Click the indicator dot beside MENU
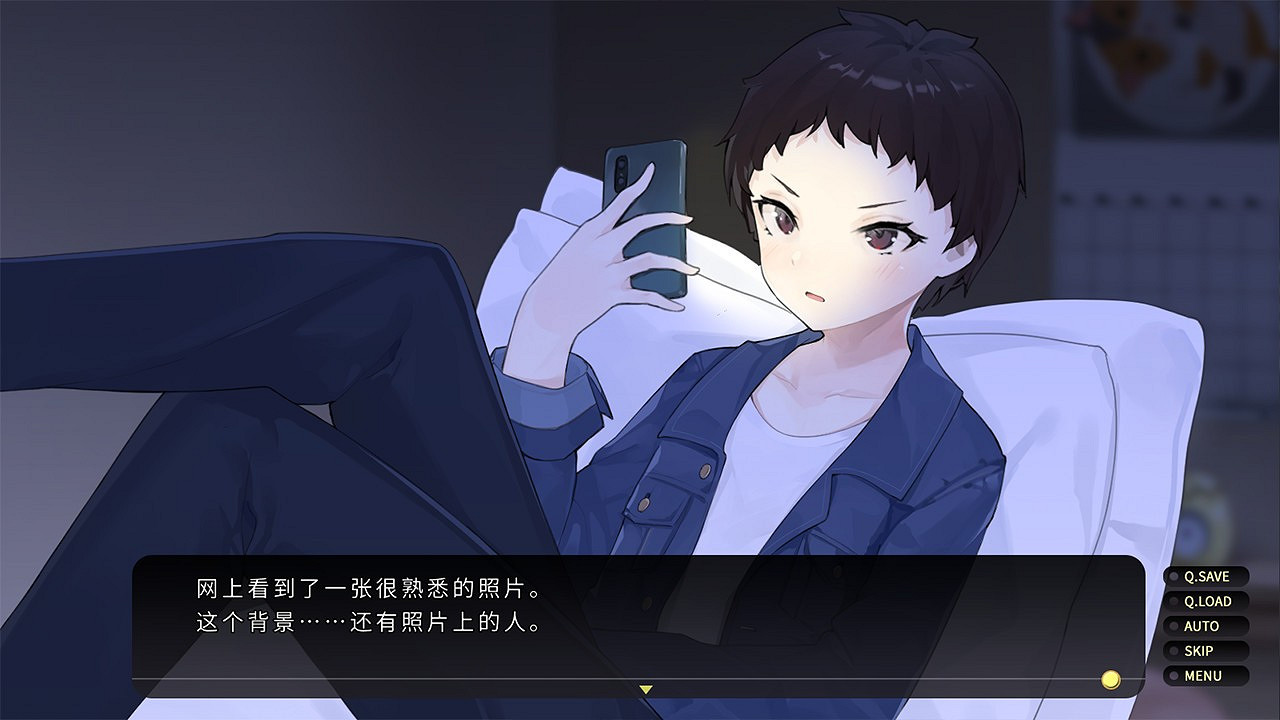The image size is (1280, 720). click(1173, 675)
